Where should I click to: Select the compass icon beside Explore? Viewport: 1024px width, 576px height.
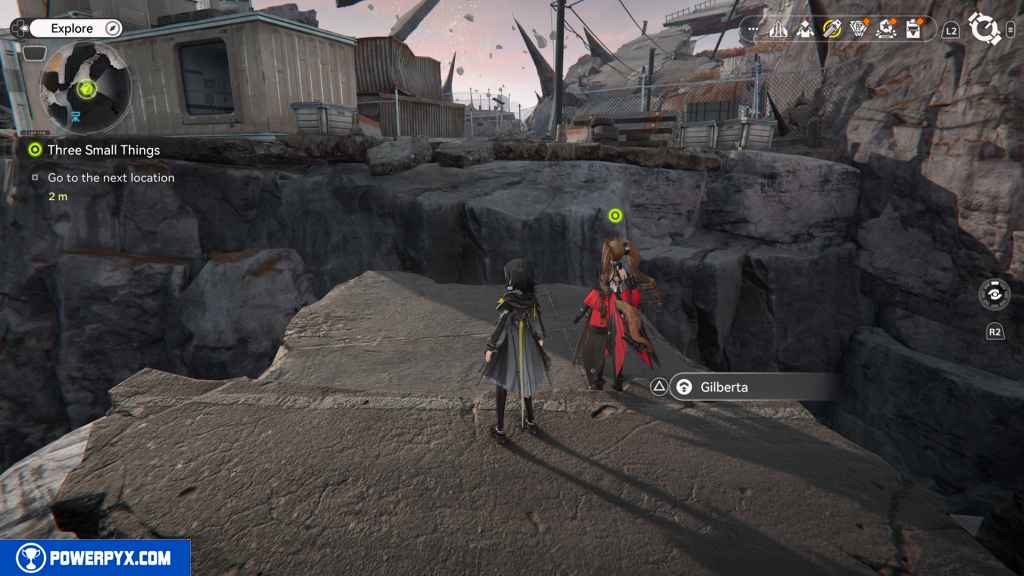(113, 29)
